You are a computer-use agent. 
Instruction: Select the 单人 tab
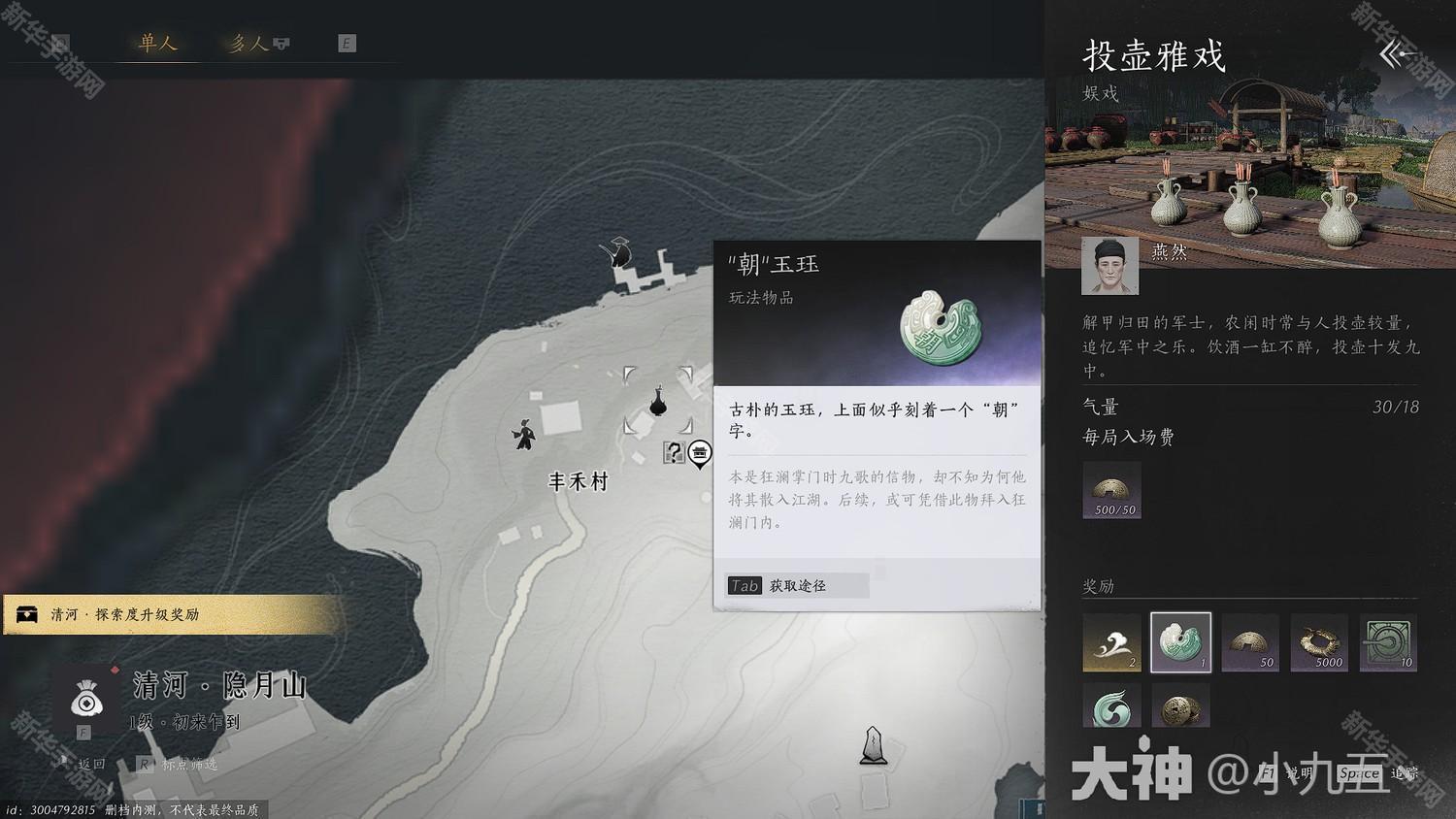pyautogui.click(x=155, y=43)
